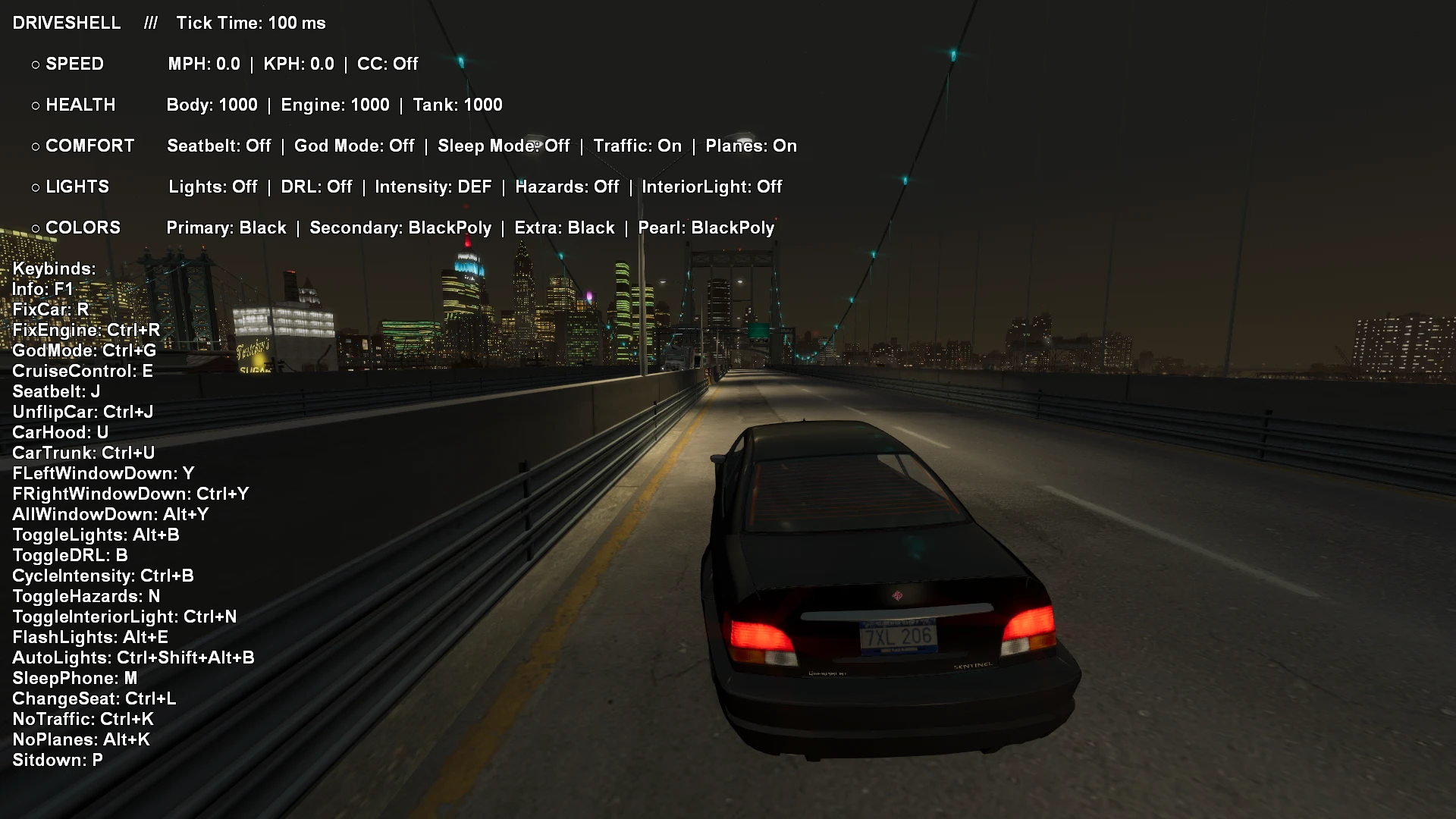Click the SleepPhone: M keybind entry
Viewport: 1456px width, 819px height.
74,679
